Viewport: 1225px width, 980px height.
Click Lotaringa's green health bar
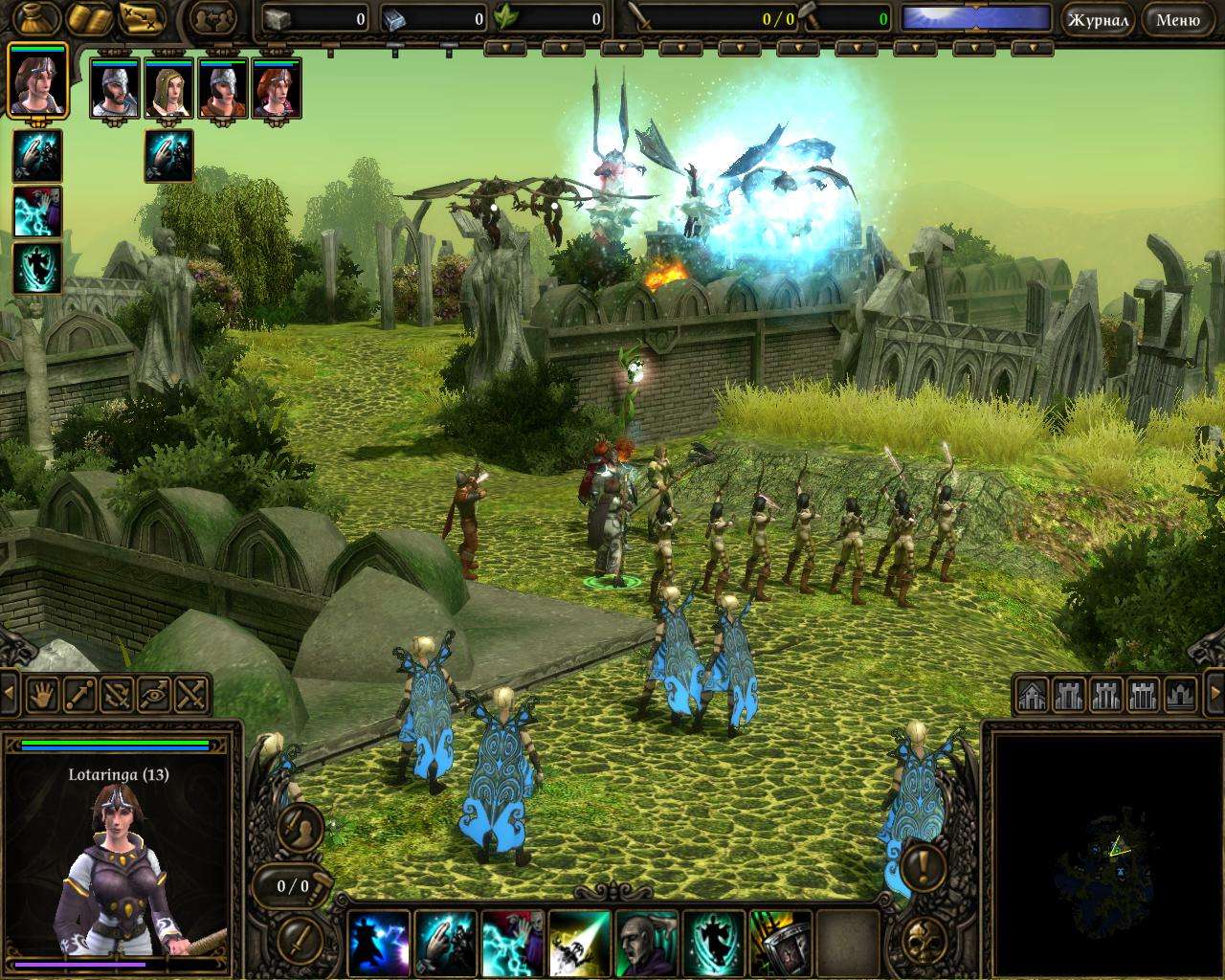point(115,744)
